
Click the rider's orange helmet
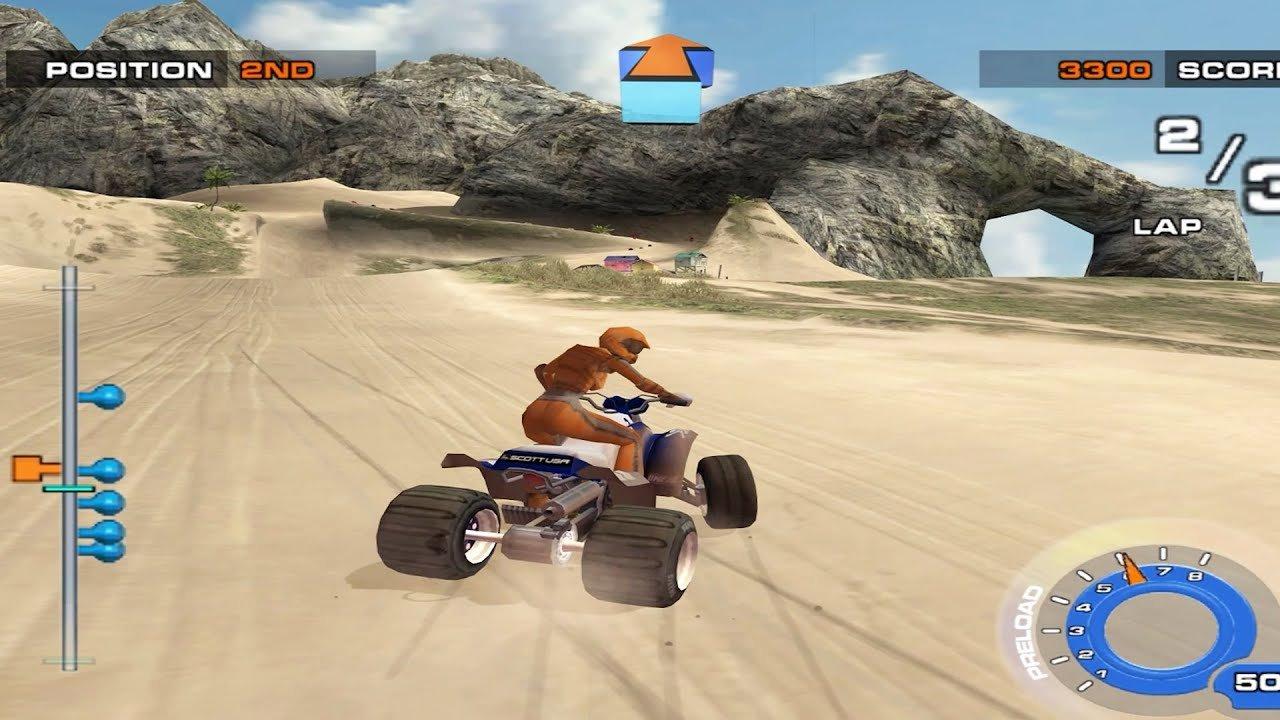point(622,343)
